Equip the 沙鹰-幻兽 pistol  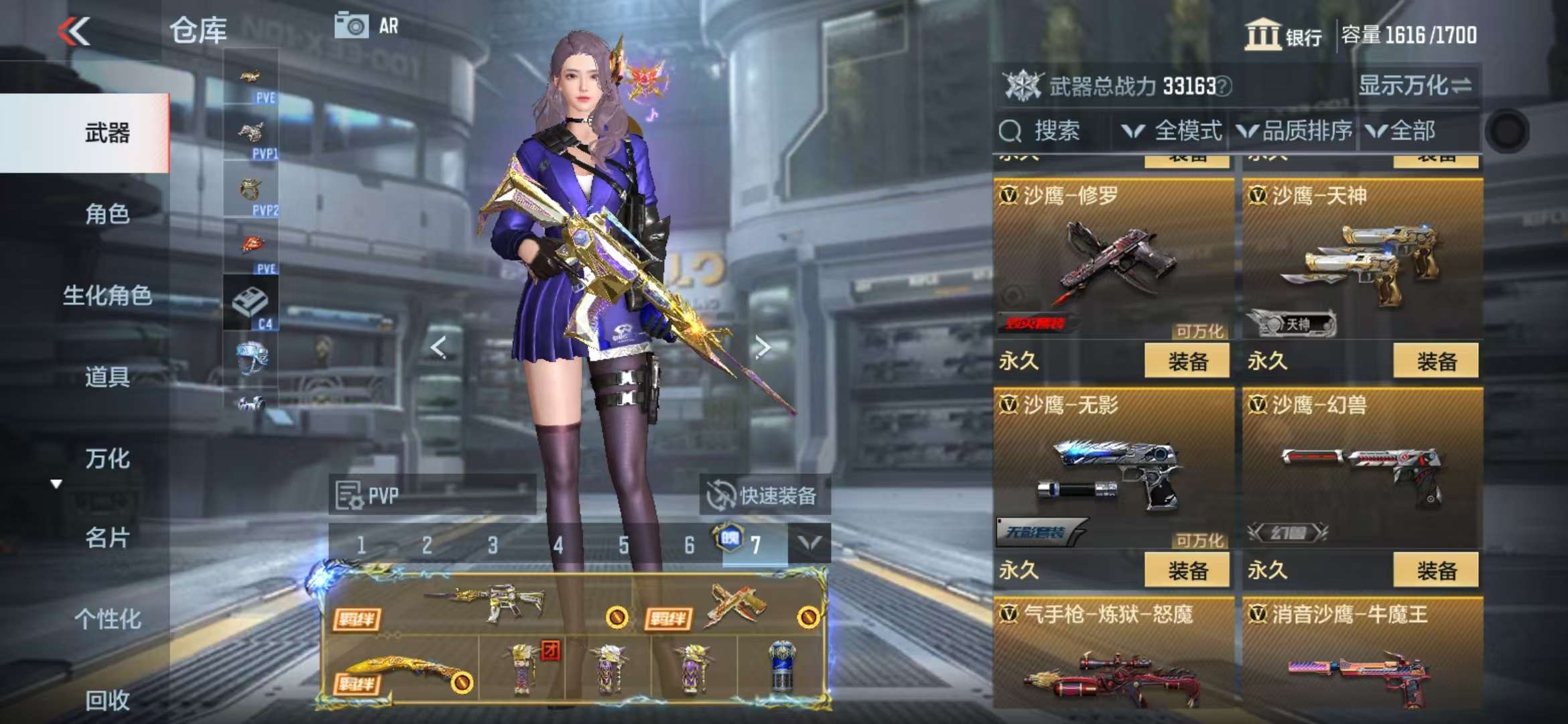1435,570
